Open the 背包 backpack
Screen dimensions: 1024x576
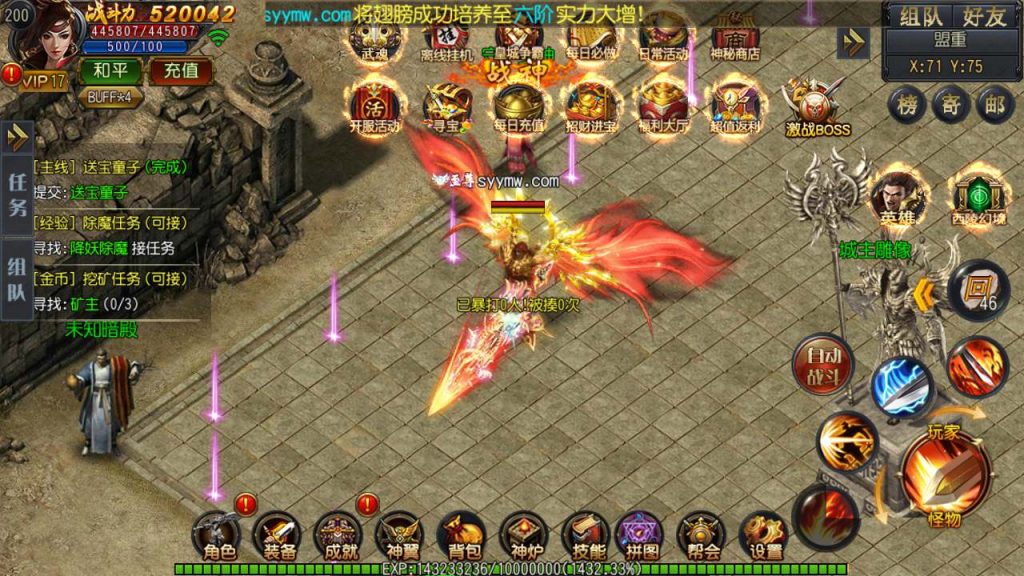[x=461, y=537]
